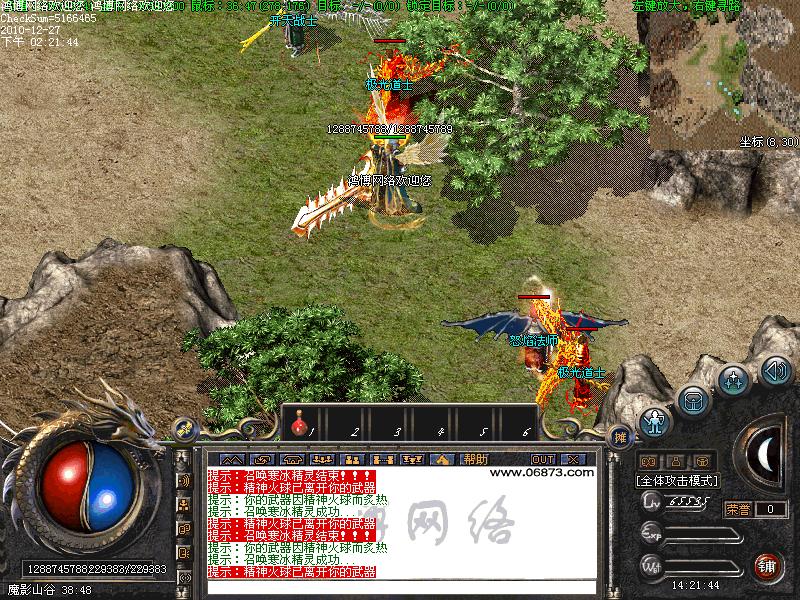Close the chat toolbar with X button
The height and width of the screenshot is (600, 800).
tap(575, 459)
